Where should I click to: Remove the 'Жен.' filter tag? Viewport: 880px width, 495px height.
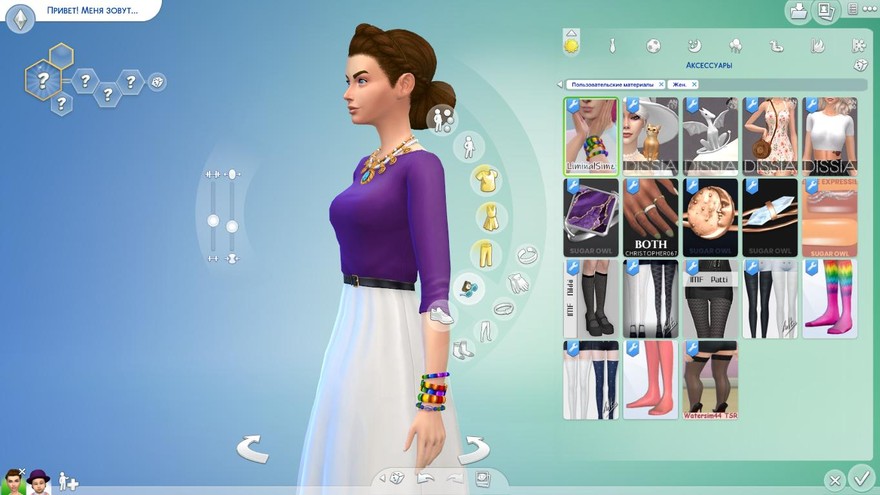(x=694, y=85)
